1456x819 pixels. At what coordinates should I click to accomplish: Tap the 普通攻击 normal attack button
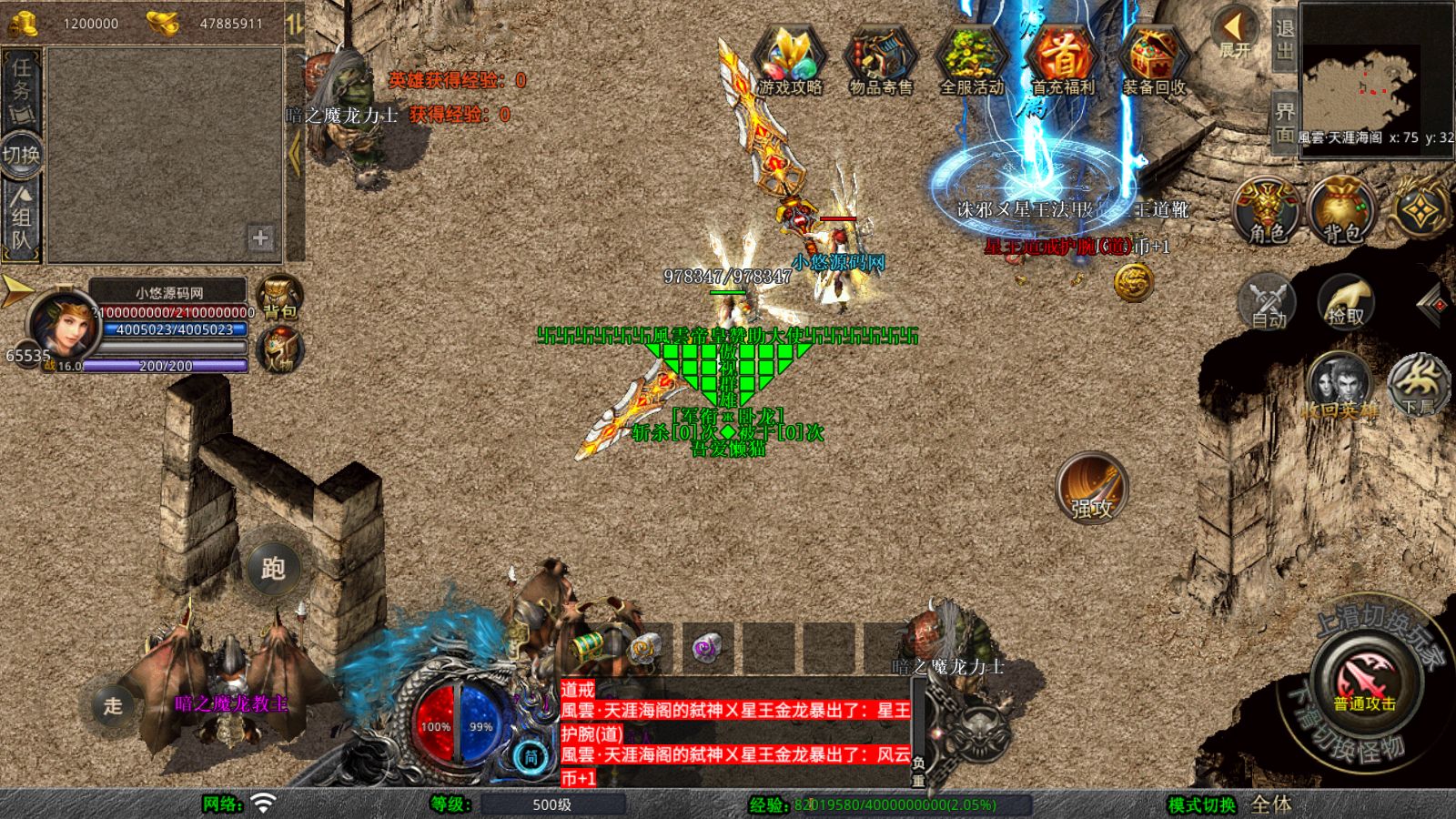click(x=1364, y=682)
